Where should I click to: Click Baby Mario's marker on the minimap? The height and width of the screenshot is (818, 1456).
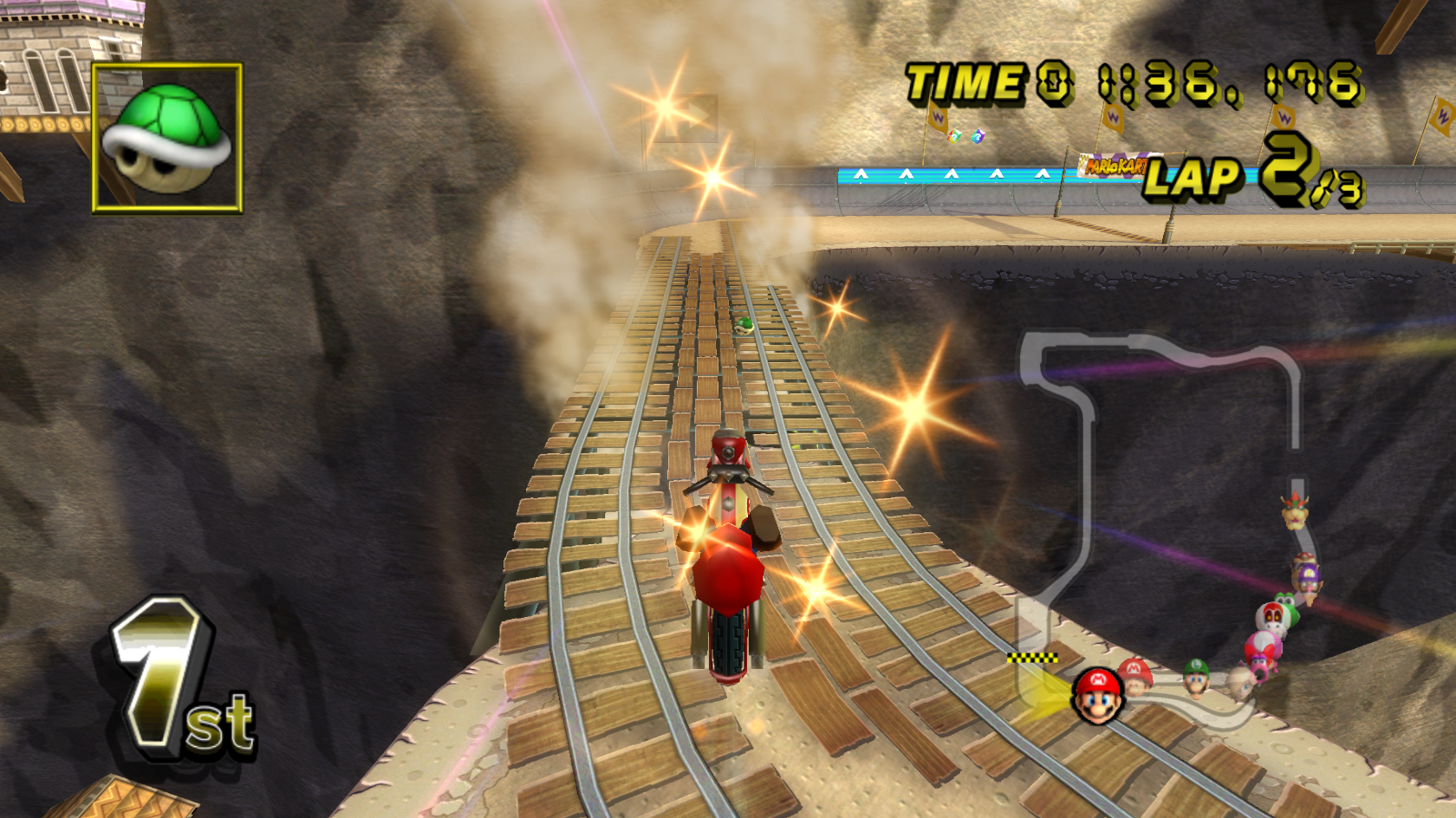1135,675
